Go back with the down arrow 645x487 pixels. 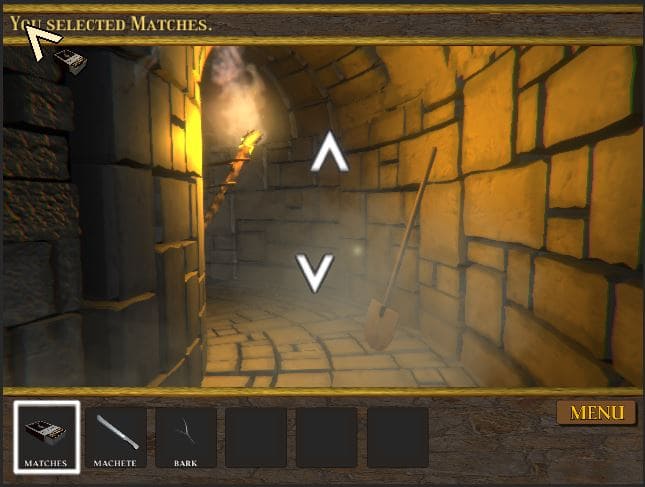pyautogui.click(x=316, y=272)
